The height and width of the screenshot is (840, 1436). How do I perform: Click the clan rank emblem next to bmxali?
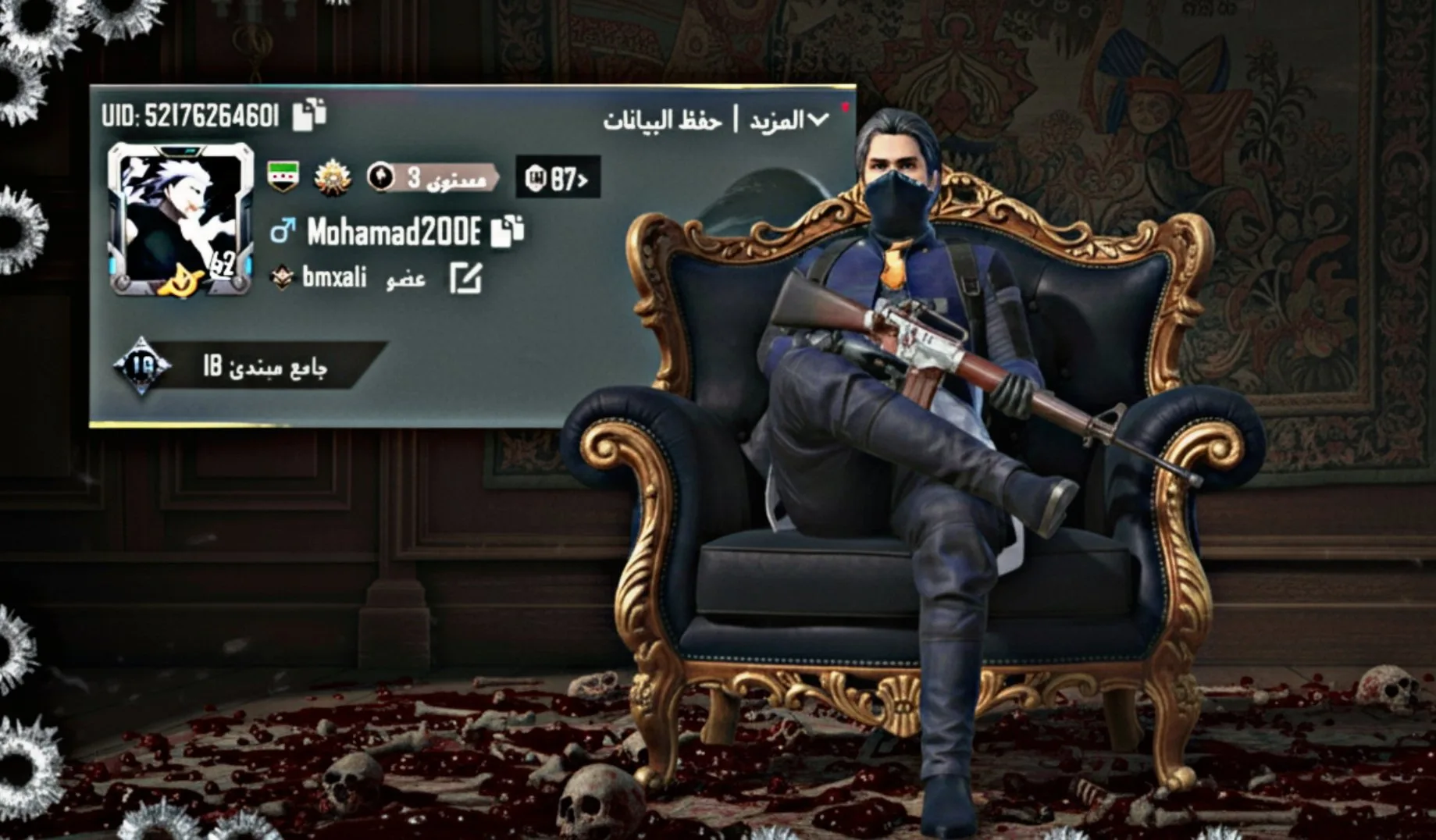click(x=283, y=277)
